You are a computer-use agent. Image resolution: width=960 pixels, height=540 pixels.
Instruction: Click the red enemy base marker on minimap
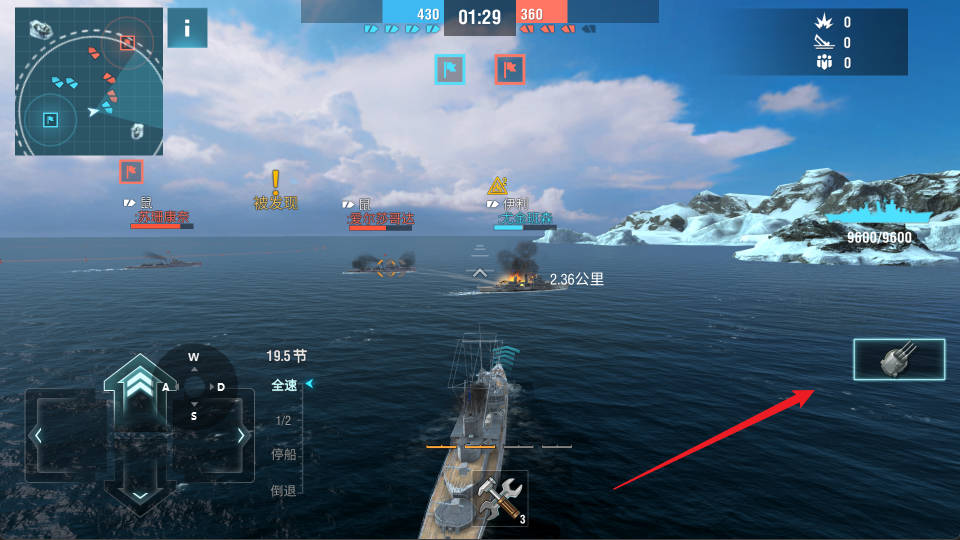126,42
